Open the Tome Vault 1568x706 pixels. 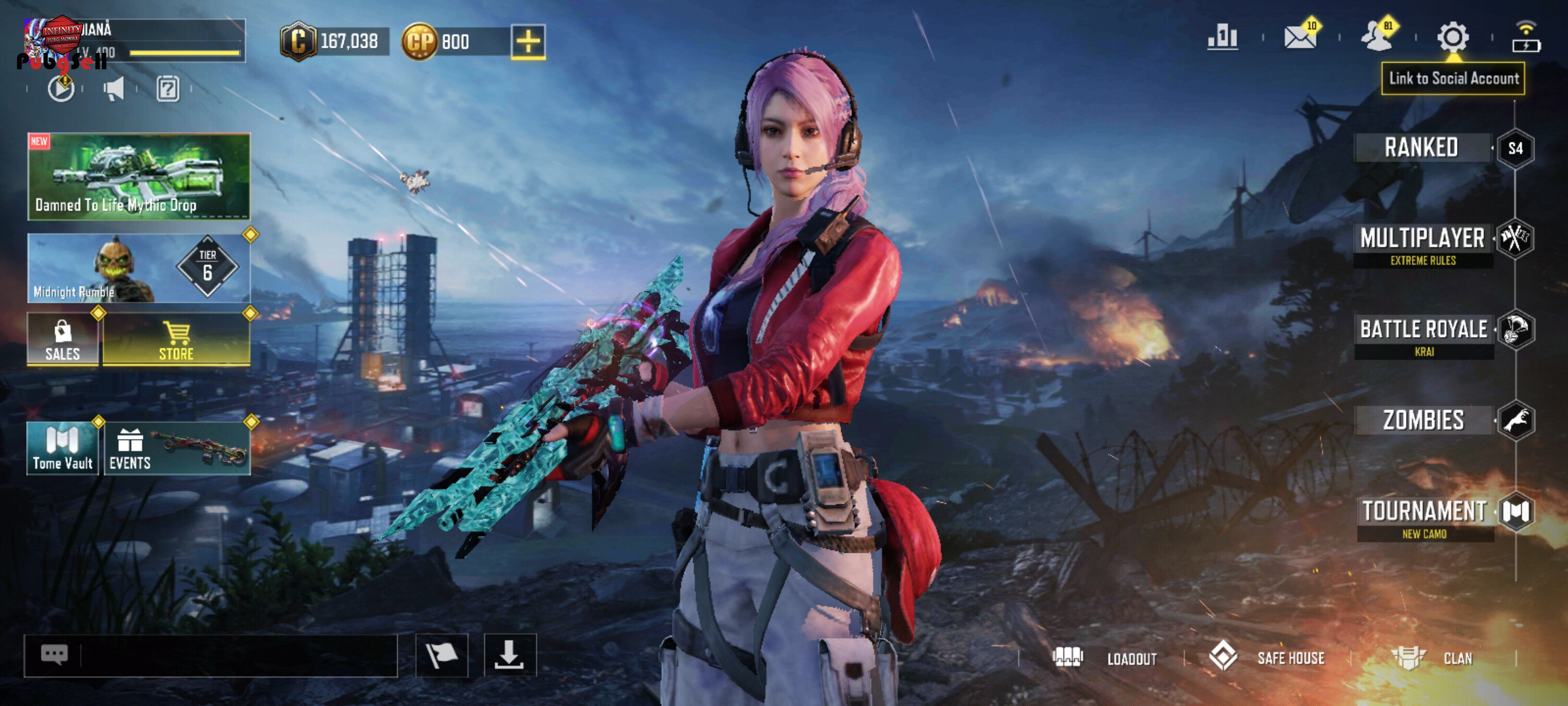pos(63,448)
